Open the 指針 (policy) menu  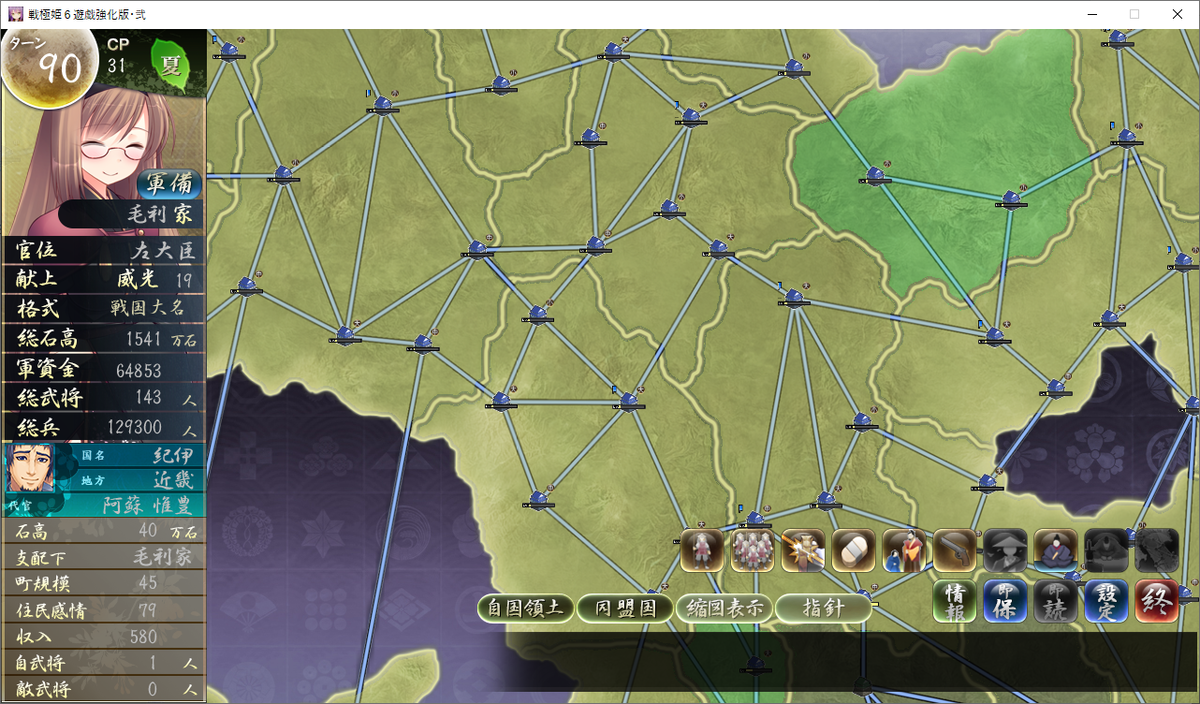pos(823,608)
